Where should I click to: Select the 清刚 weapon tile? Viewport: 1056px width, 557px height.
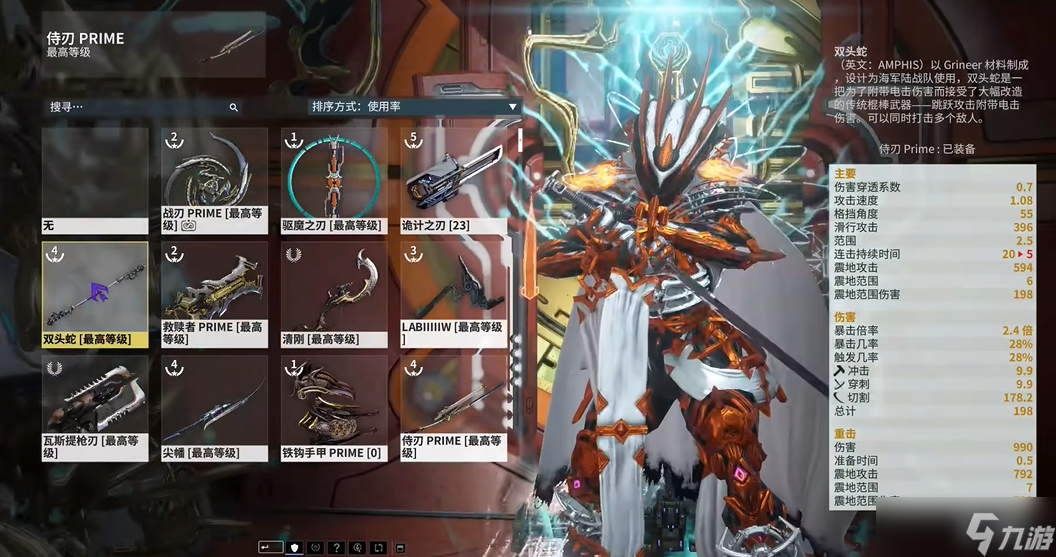coord(334,294)
